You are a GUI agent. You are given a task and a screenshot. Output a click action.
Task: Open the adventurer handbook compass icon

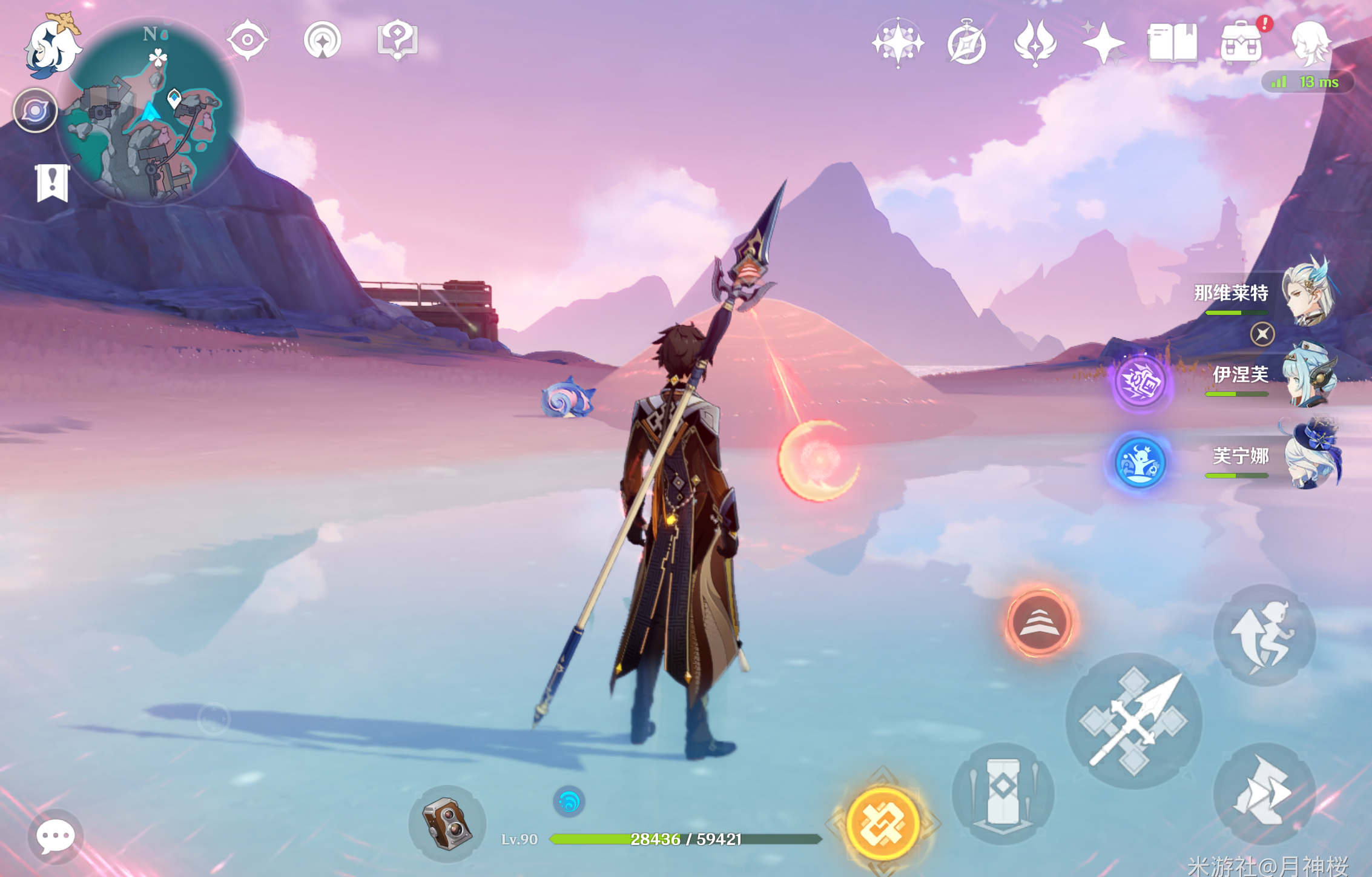(x=966, y=44)
